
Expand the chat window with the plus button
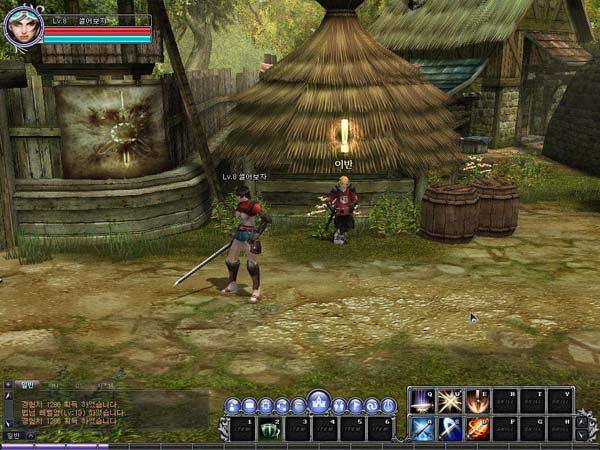pos(8,385)
